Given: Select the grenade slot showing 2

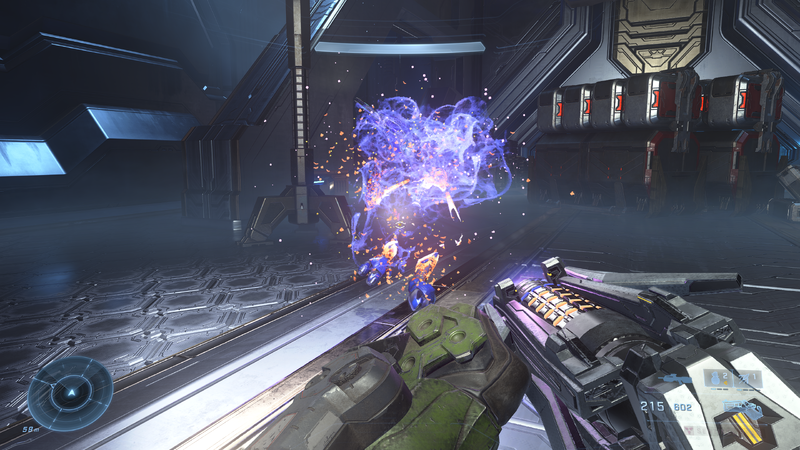Looking at the screenshot, I should pos(718,378).
